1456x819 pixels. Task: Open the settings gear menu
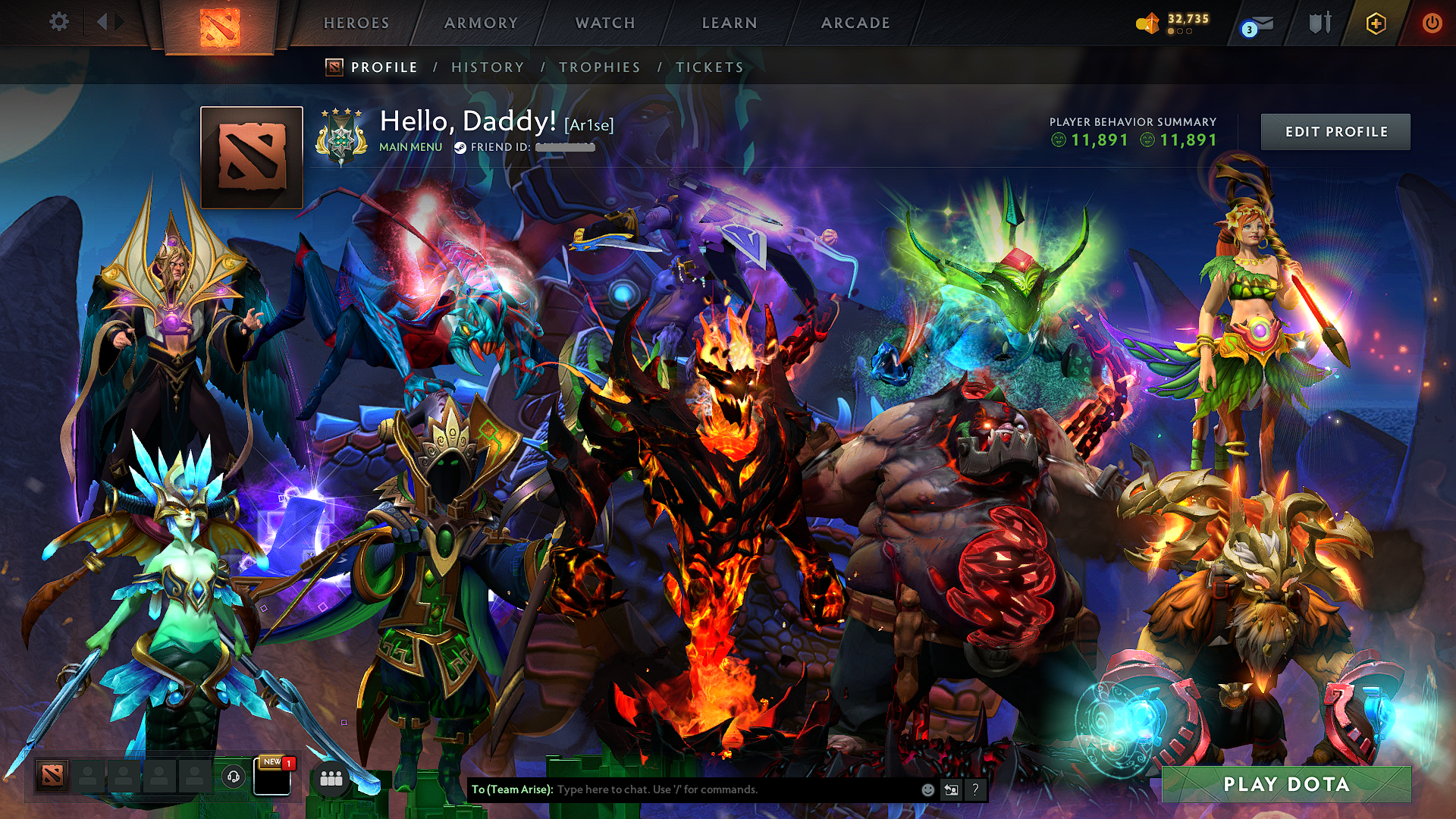[58, 21]
